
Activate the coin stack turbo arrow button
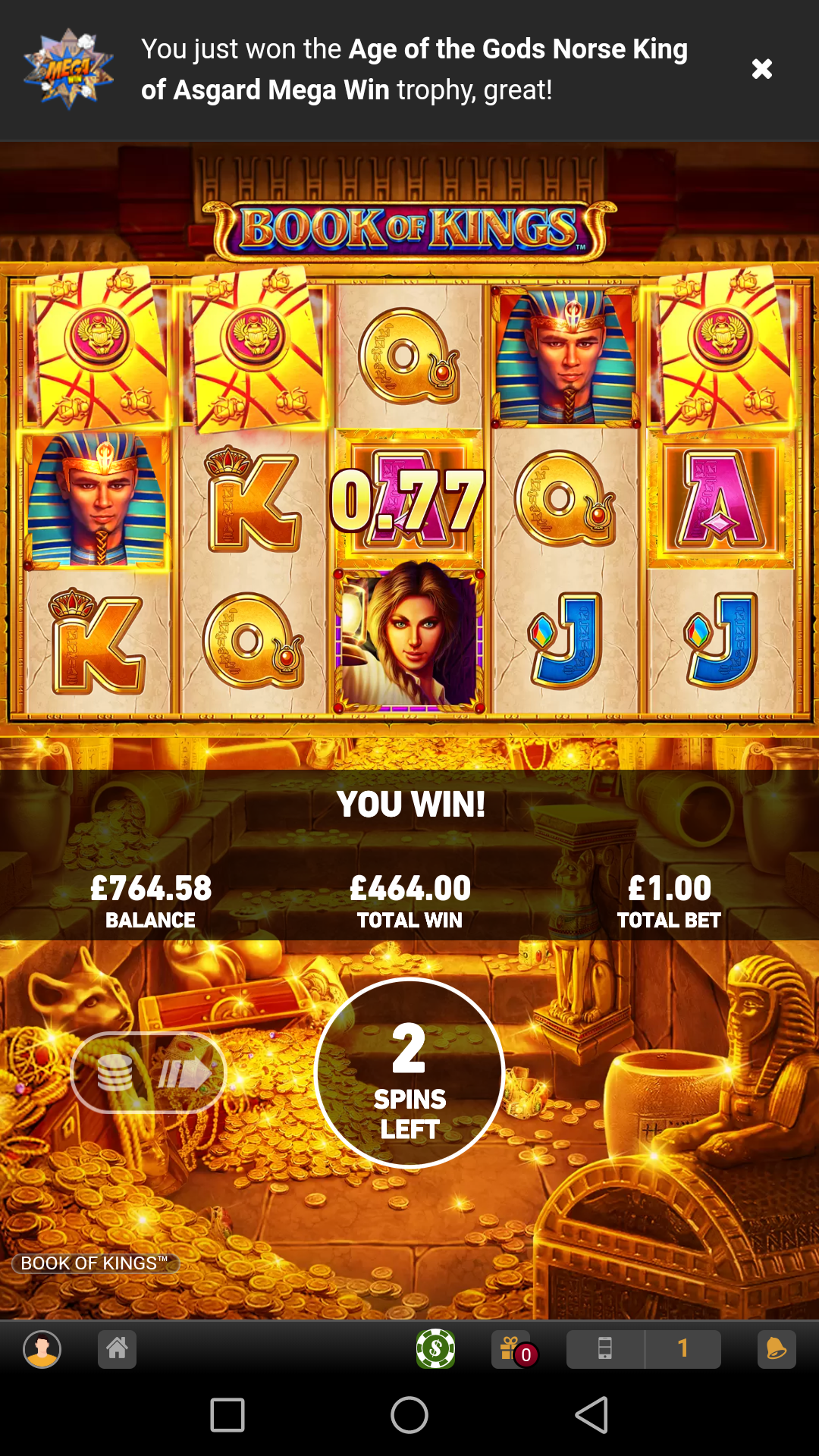[149, 1072]
